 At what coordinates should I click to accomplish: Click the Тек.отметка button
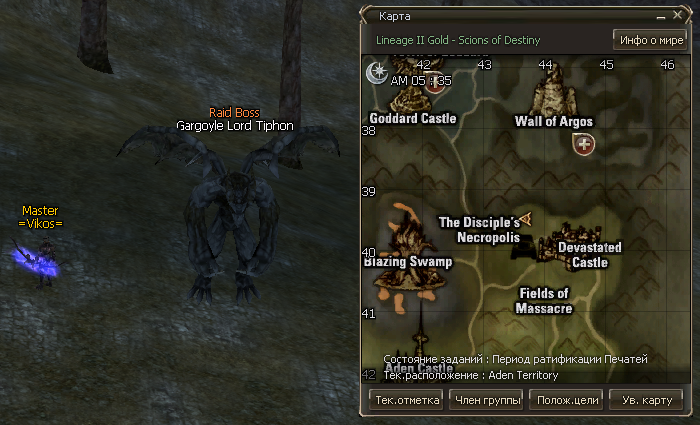407,400
